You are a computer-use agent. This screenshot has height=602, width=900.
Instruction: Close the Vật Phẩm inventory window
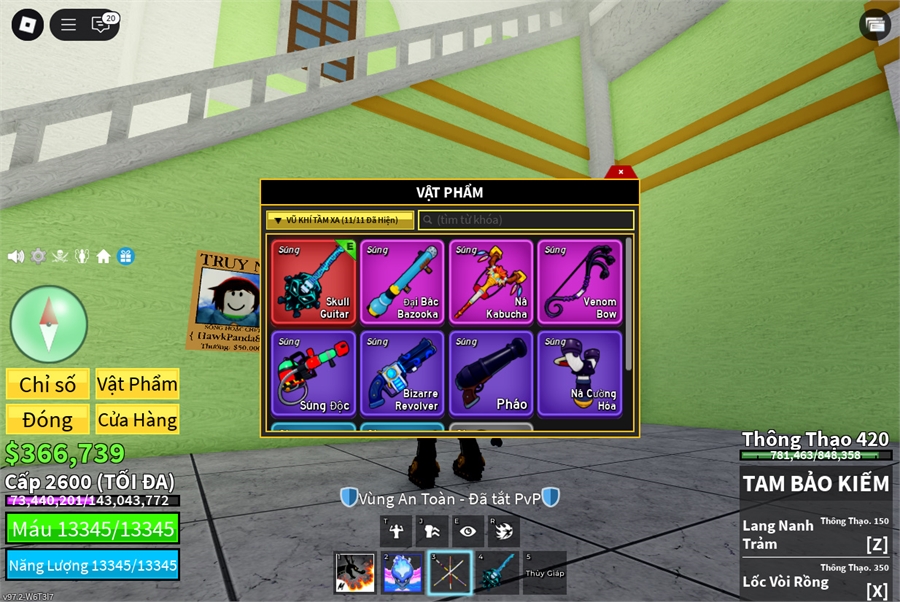tap(620, 172)
